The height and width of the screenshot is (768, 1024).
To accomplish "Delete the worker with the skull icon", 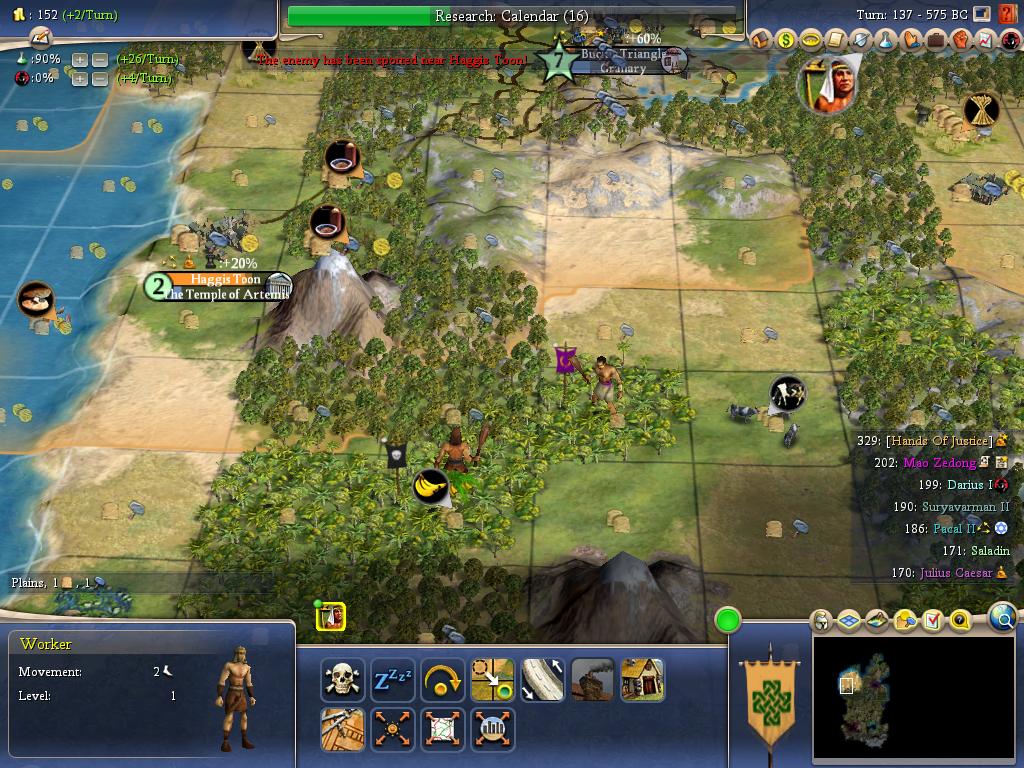I will 343,680.
